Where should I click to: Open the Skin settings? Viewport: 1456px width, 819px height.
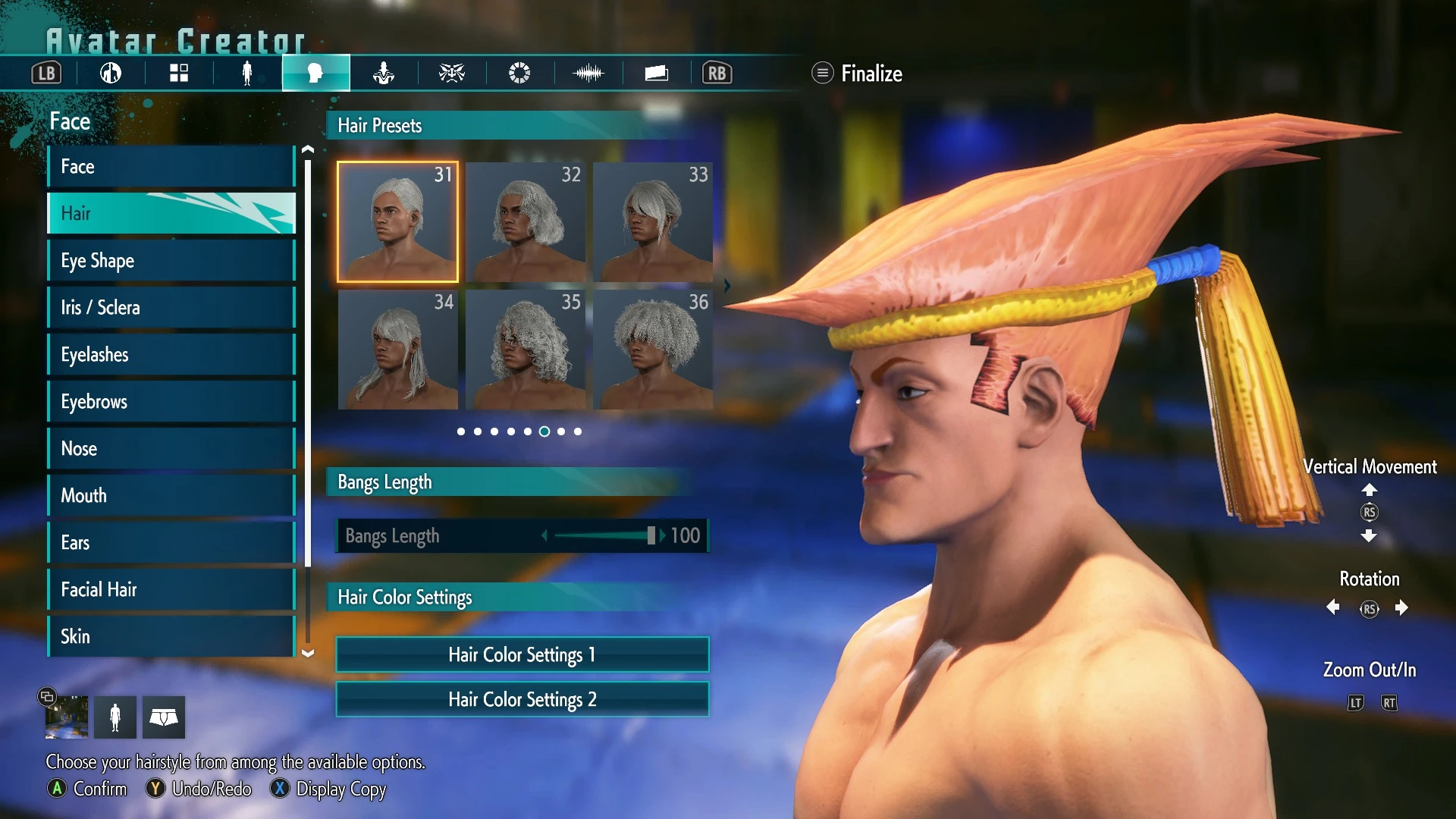click(171, 636)
